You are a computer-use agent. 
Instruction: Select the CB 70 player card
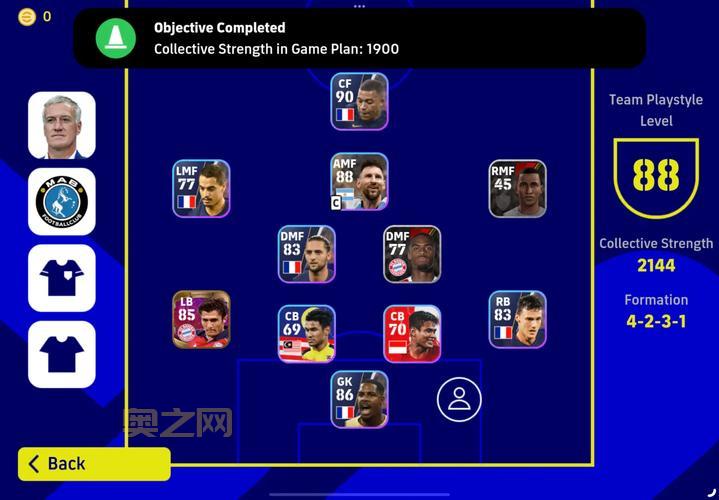[x=411, y=333]
